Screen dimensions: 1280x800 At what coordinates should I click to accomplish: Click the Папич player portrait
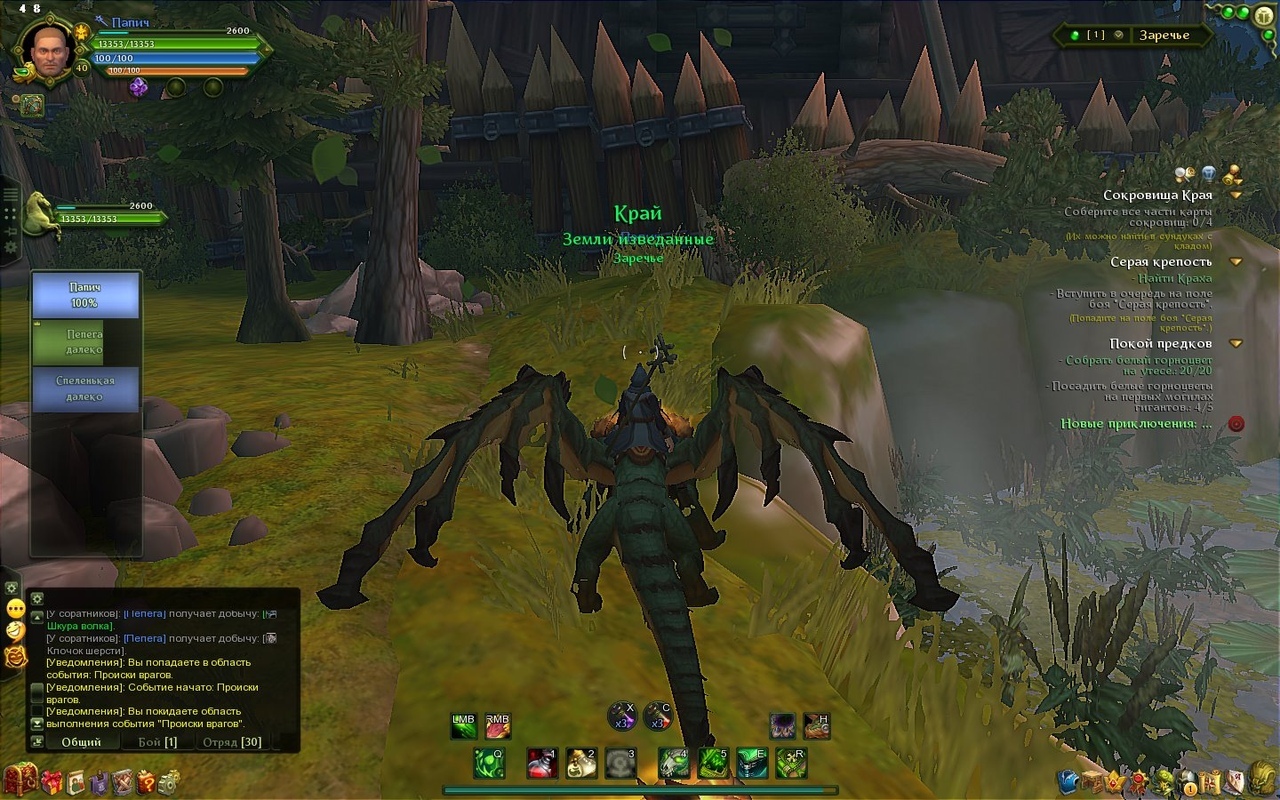(x=46, y=50)
